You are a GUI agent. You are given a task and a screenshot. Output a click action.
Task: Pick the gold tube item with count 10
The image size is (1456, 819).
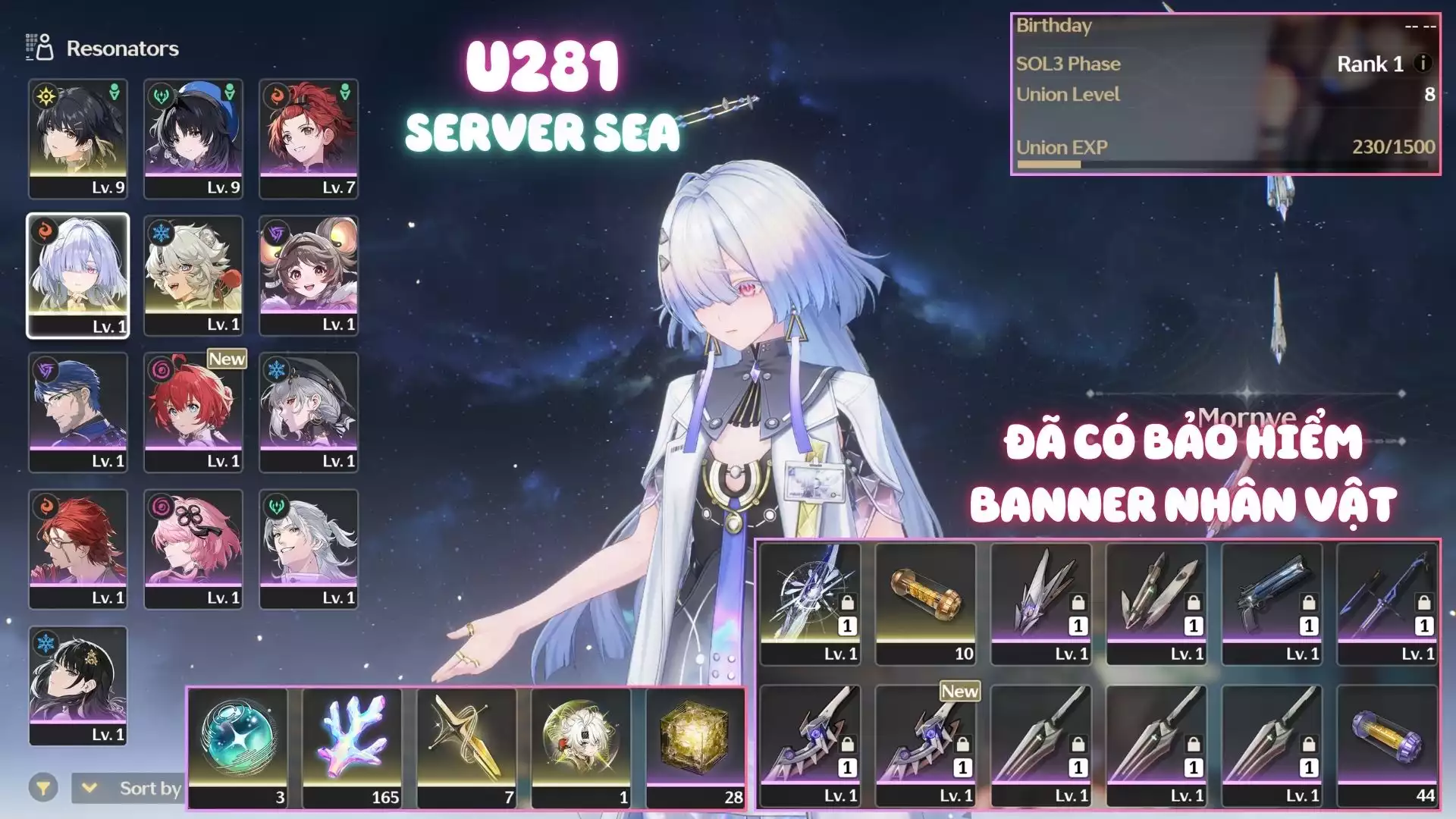pos(926,604)
